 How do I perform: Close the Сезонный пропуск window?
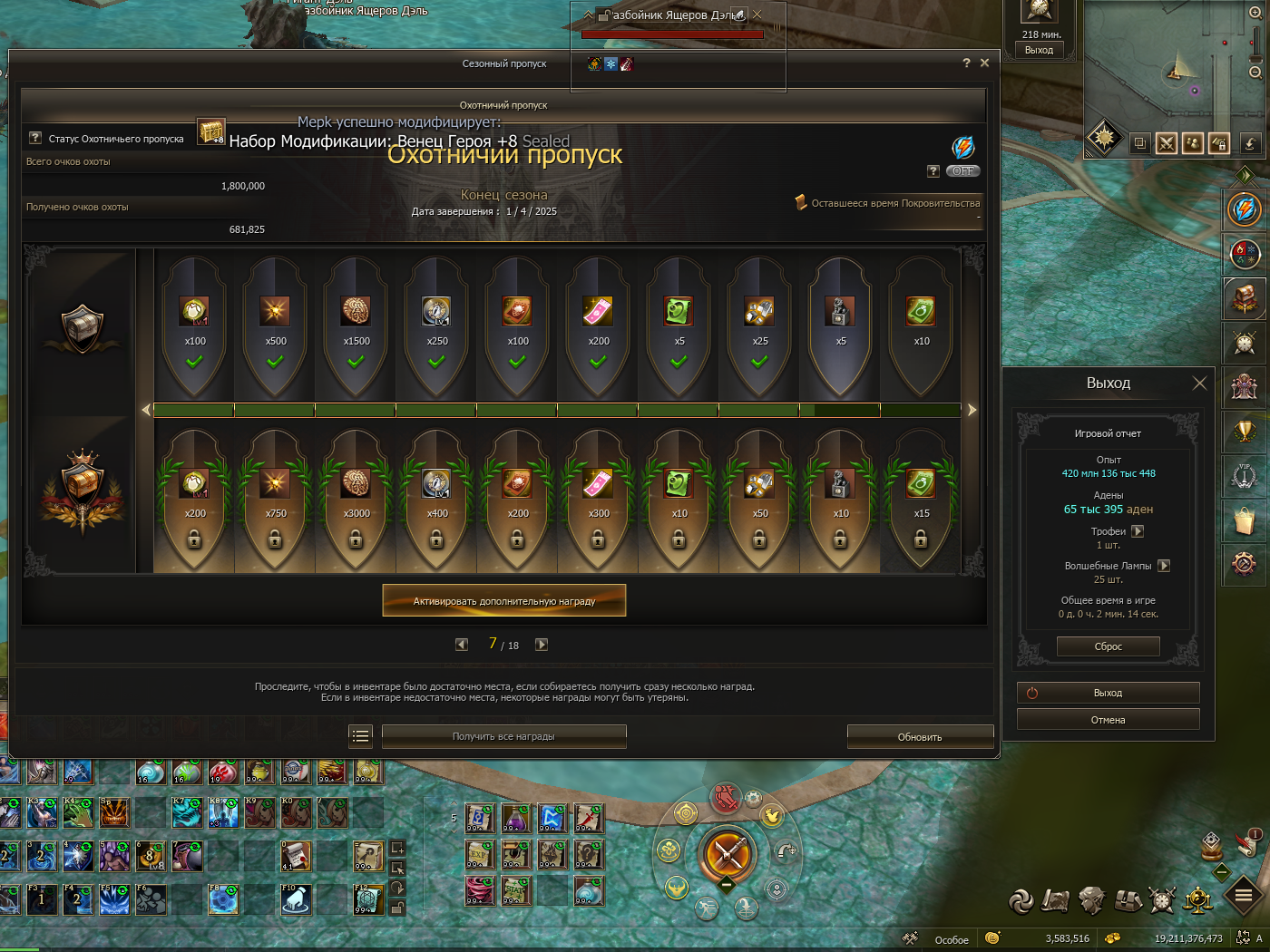pyautogui.click(x=985, y=63)
